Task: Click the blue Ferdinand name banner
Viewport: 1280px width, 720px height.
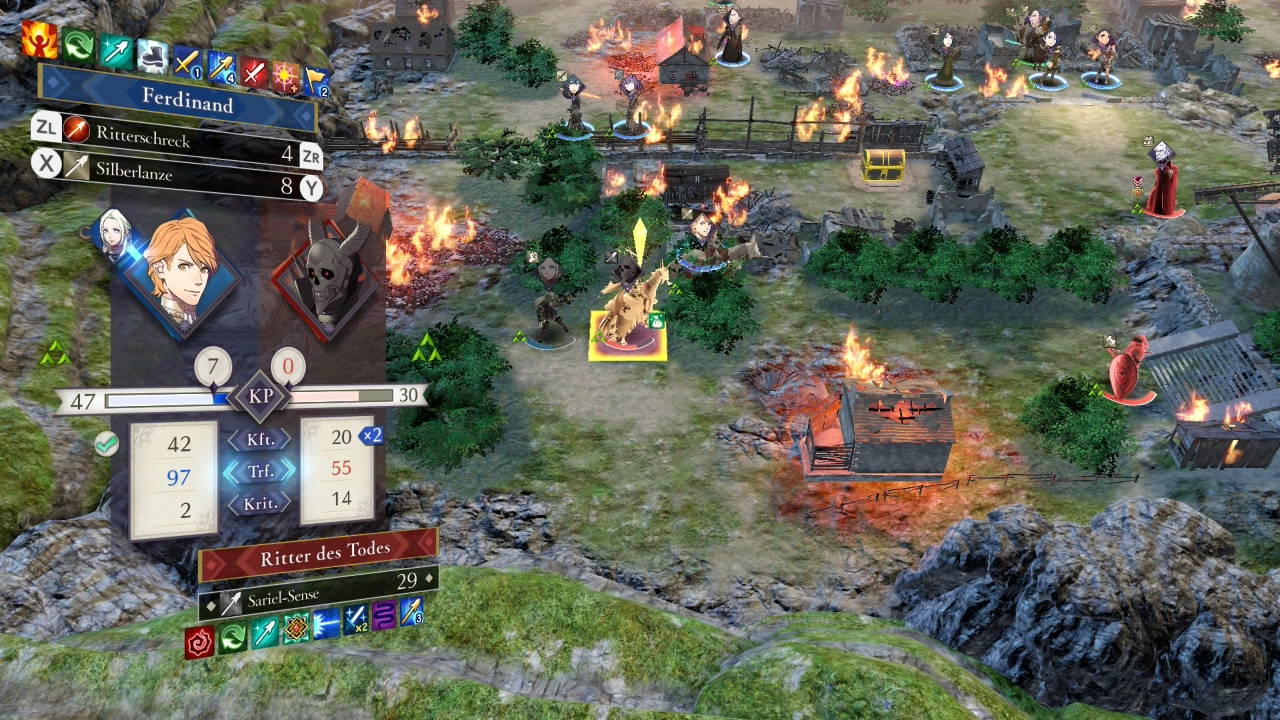Action: pyautogui.click(x=188, y=101)
